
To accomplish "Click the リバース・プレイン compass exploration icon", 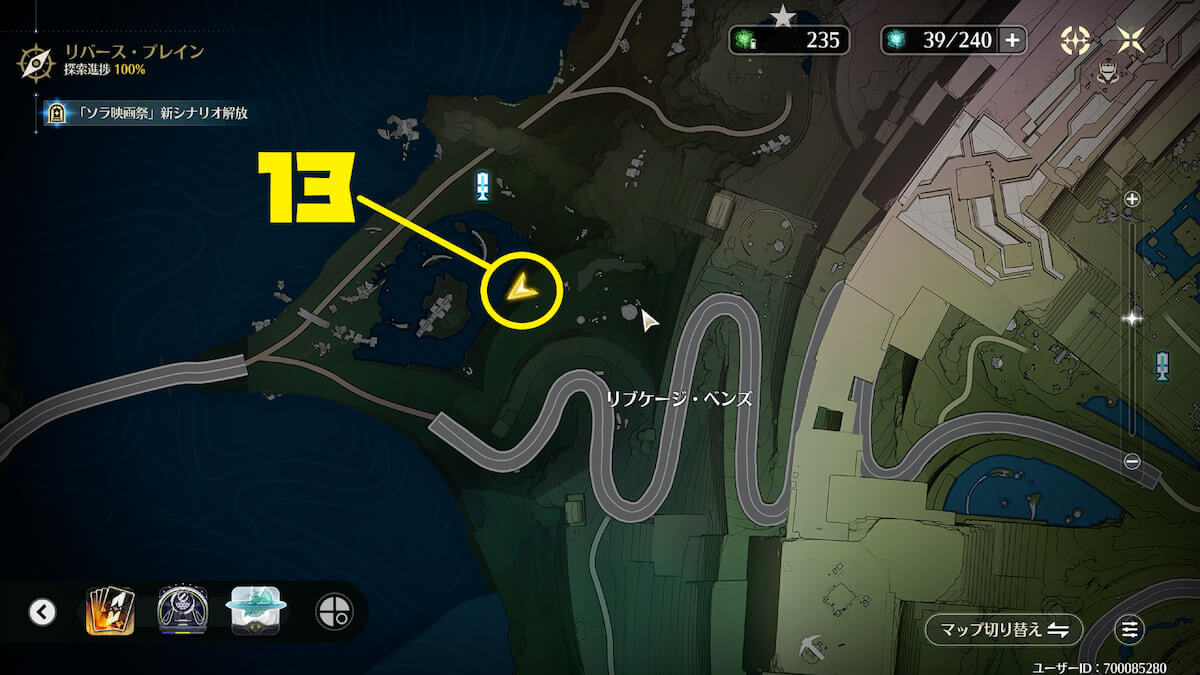I will [x=35, y=61].
